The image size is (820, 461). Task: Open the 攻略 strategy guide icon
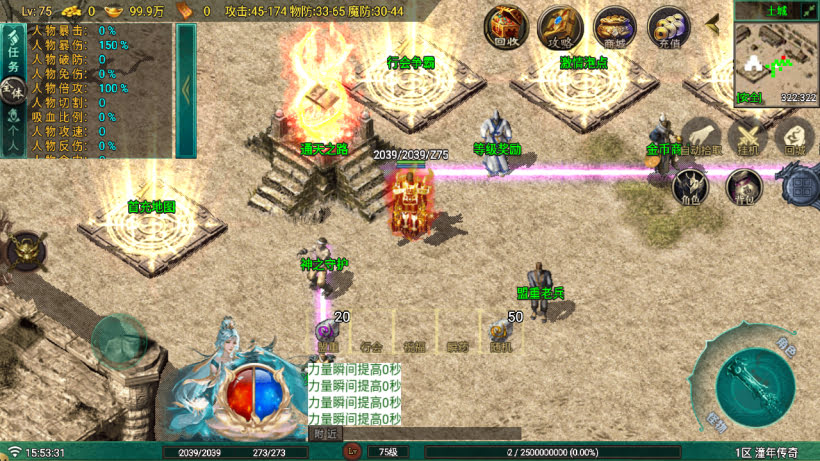[560, 27]
